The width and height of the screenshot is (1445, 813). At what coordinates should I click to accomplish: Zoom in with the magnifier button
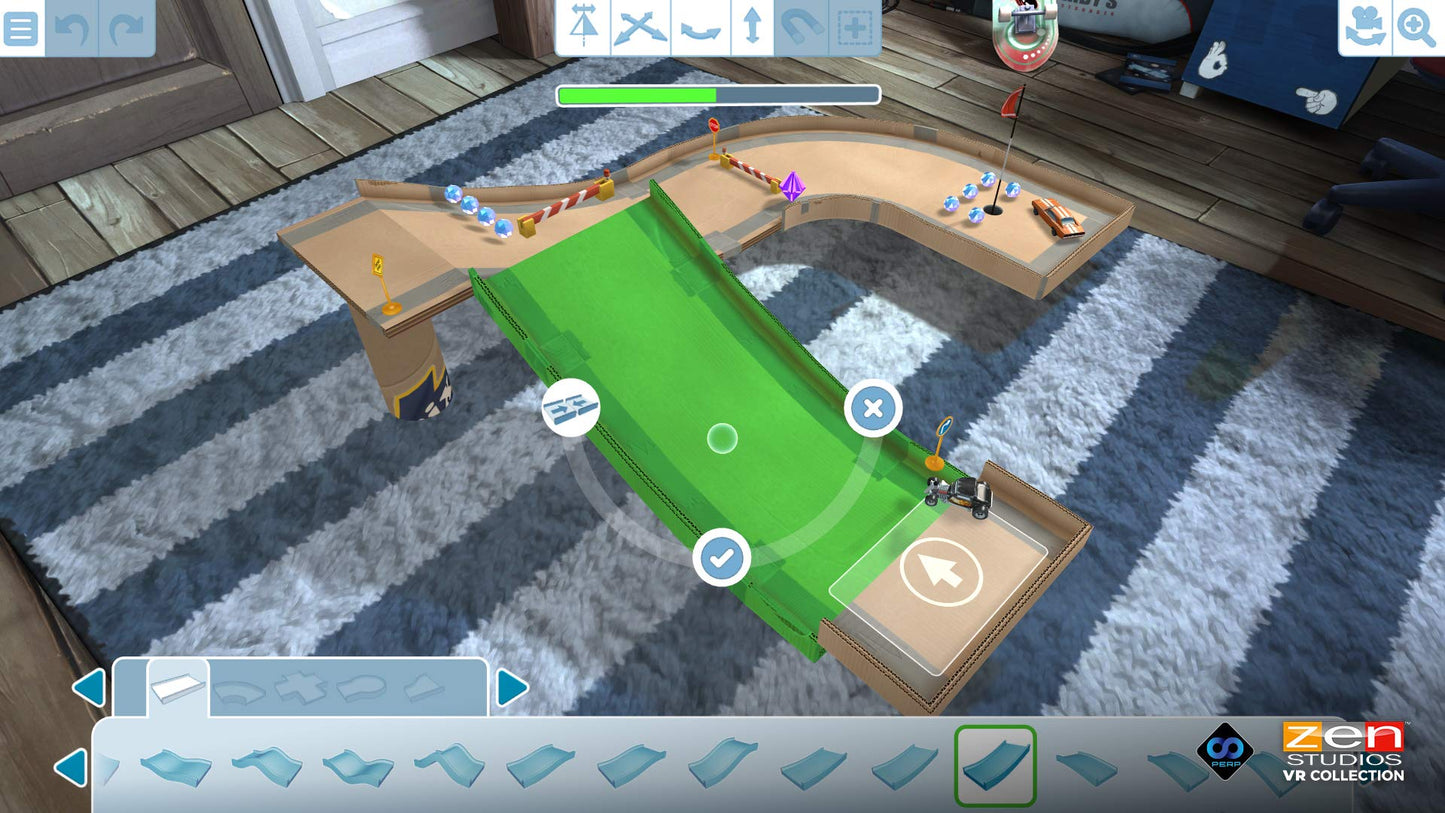[x=1416, y=28]
